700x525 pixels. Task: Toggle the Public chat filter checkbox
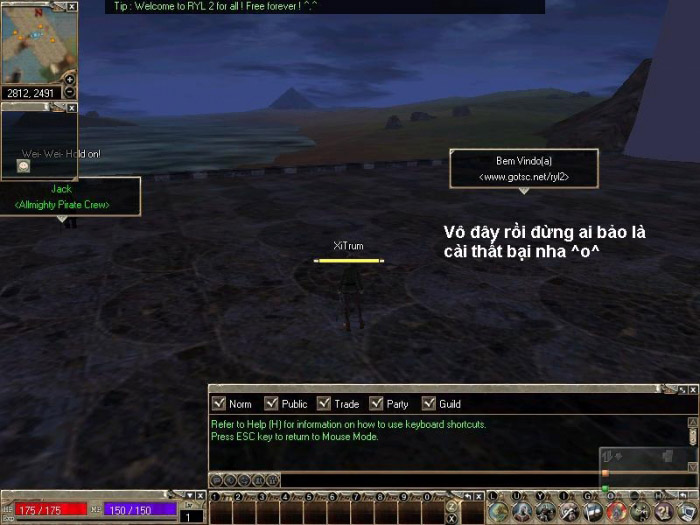271,404
